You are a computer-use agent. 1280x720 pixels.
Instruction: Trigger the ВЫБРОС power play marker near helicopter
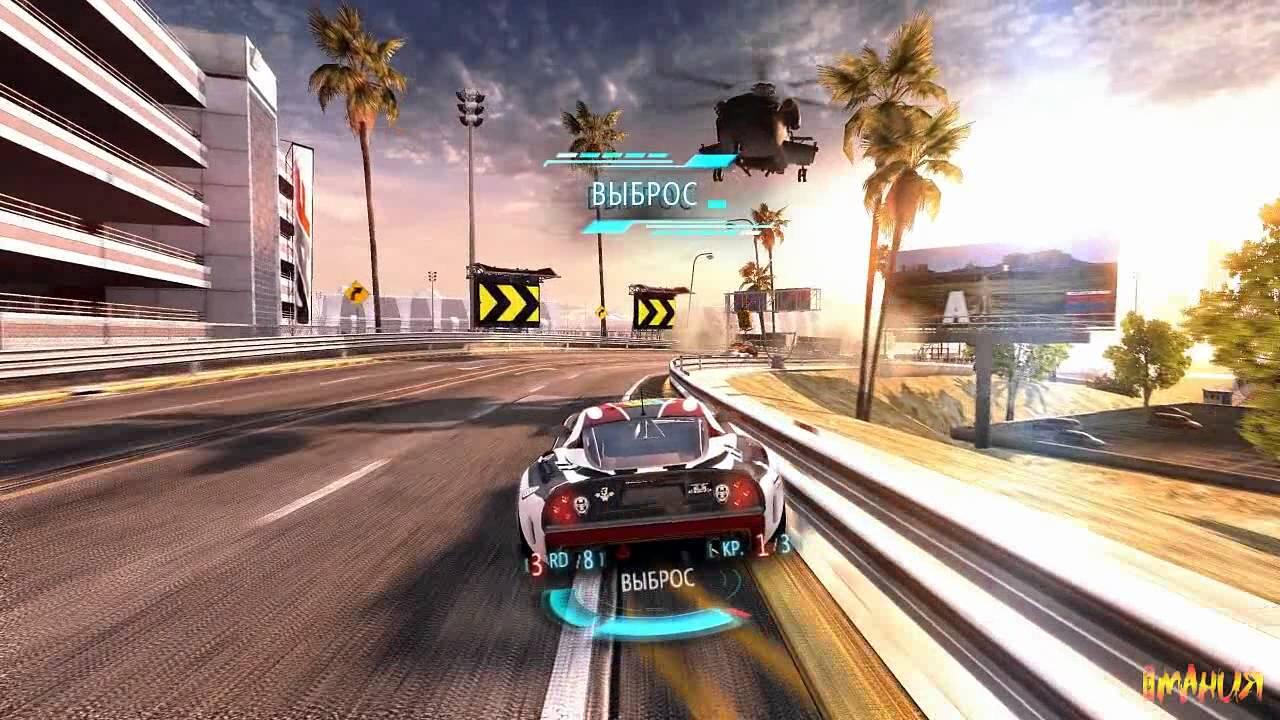click(x=643, y=195)
